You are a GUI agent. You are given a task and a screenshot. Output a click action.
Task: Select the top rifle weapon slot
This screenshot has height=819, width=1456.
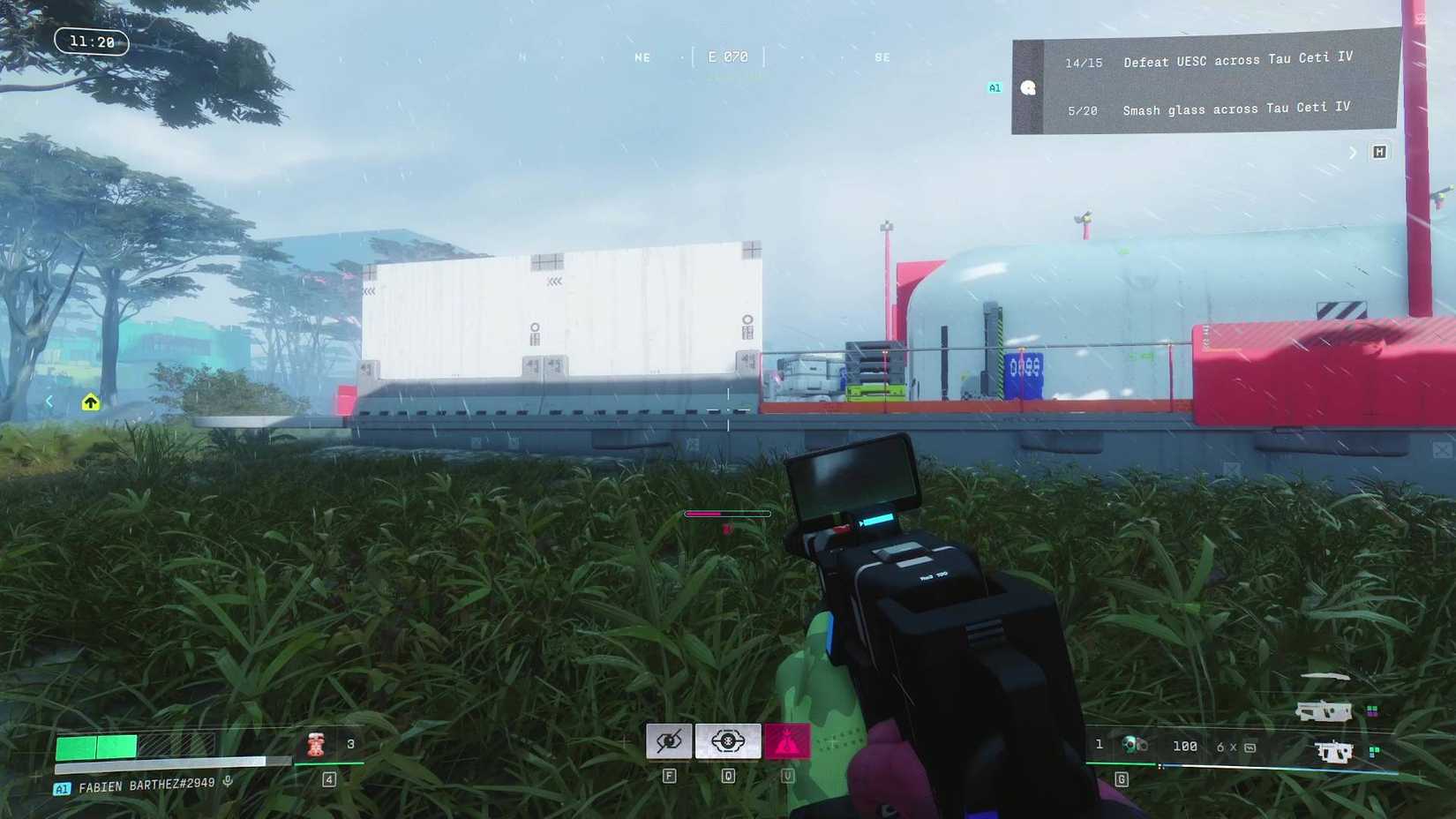point(1326,710)
